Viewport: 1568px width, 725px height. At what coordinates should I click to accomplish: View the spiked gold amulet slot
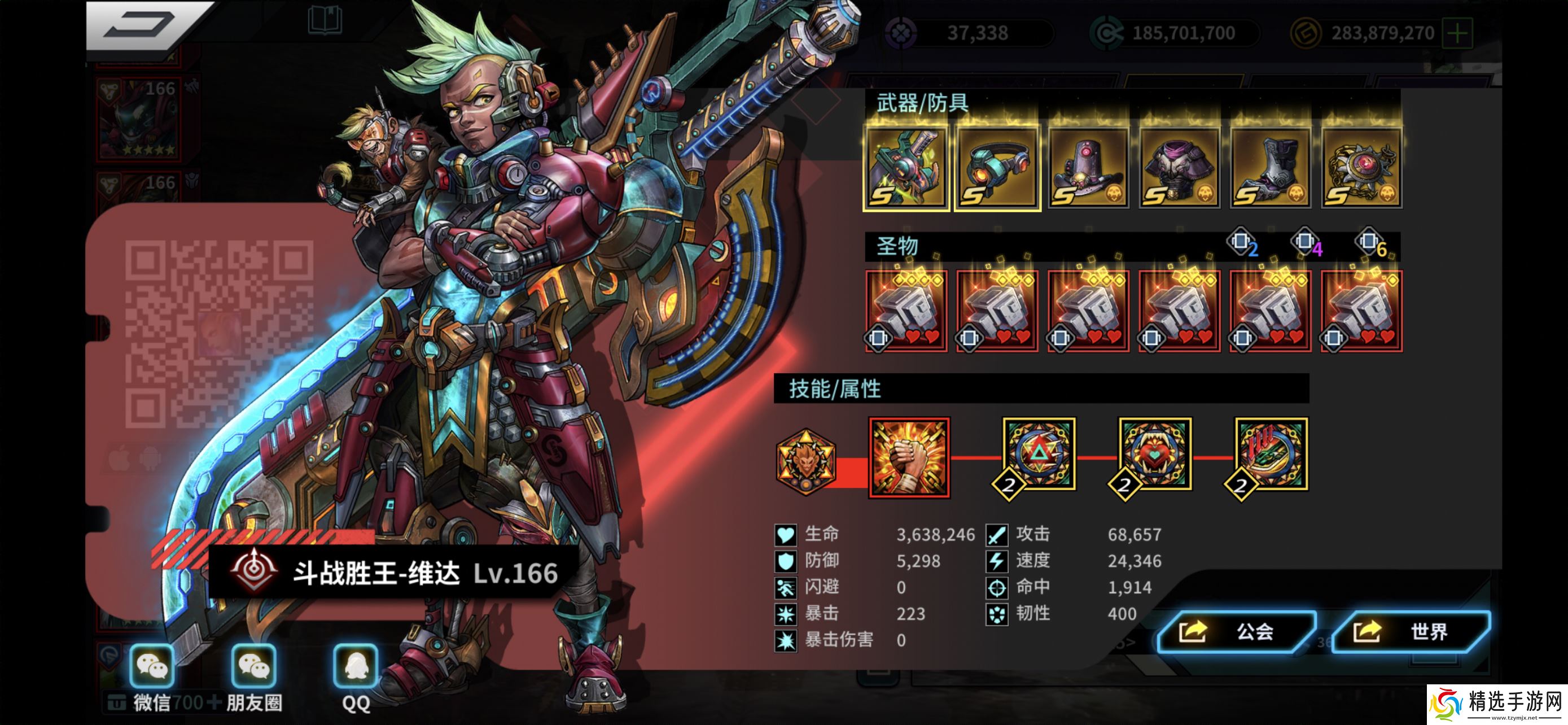point(1361,168)
